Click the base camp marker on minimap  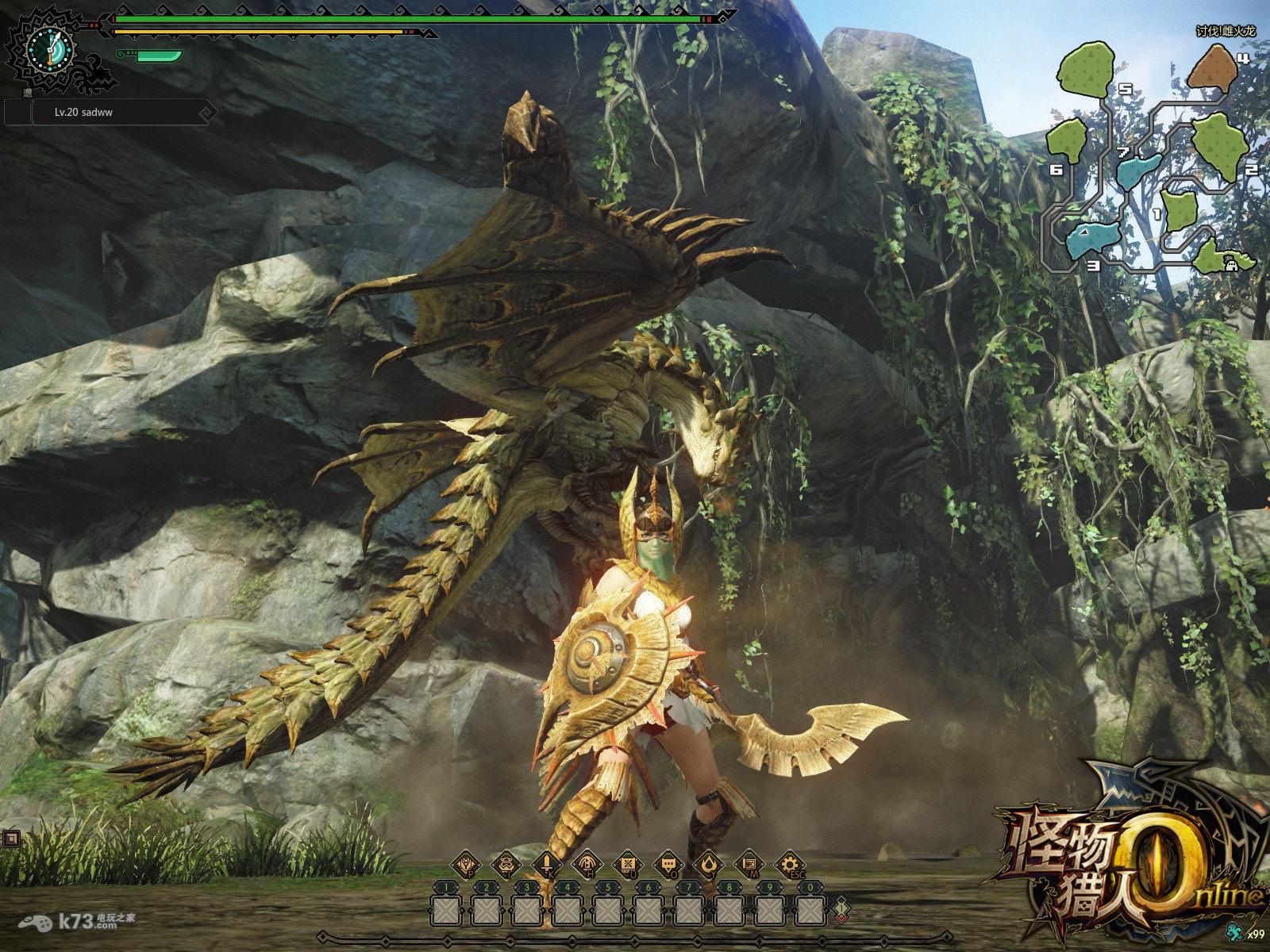(x=1233, y=266)
